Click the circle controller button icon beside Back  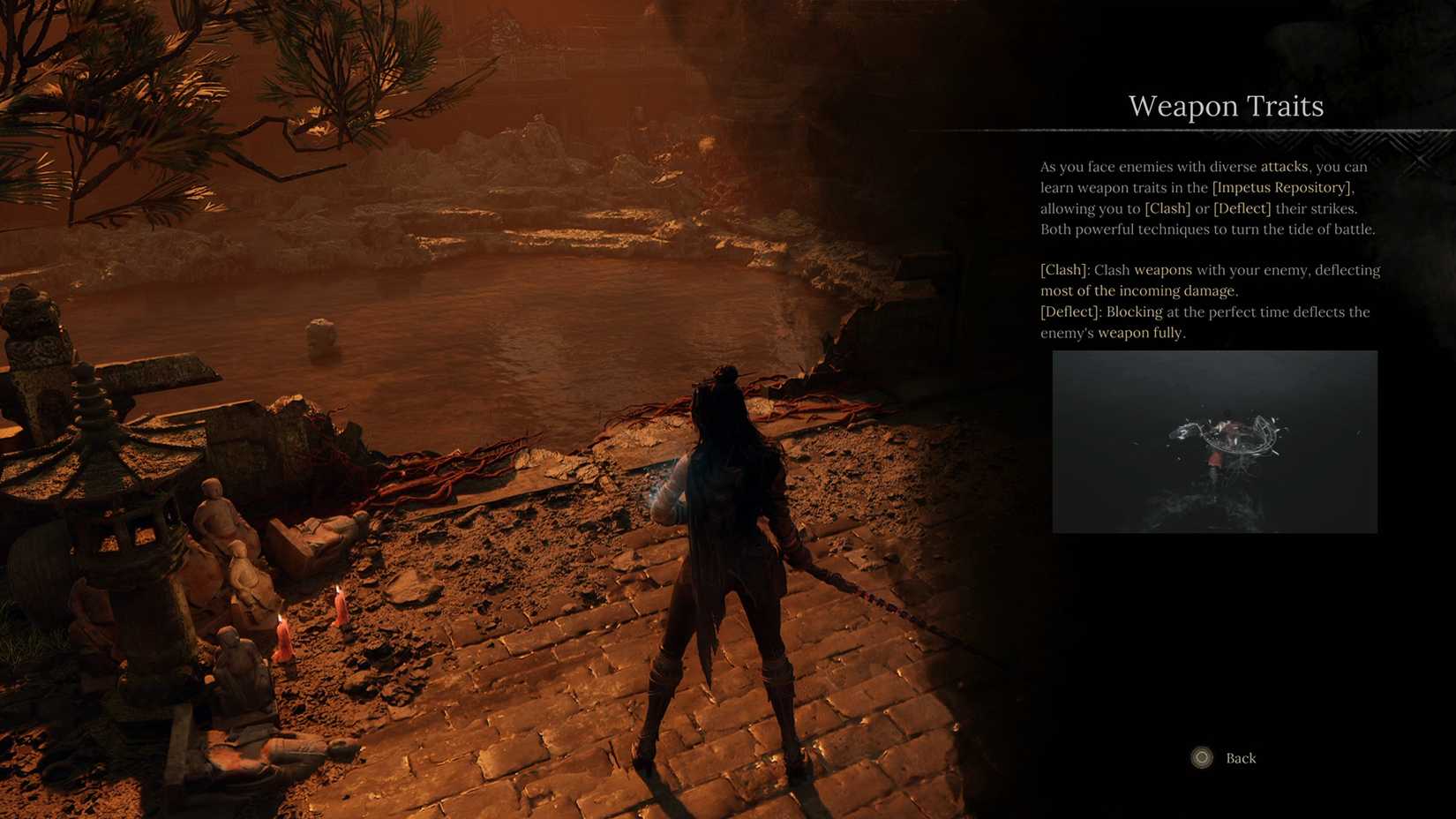[x=1201, y=757]
